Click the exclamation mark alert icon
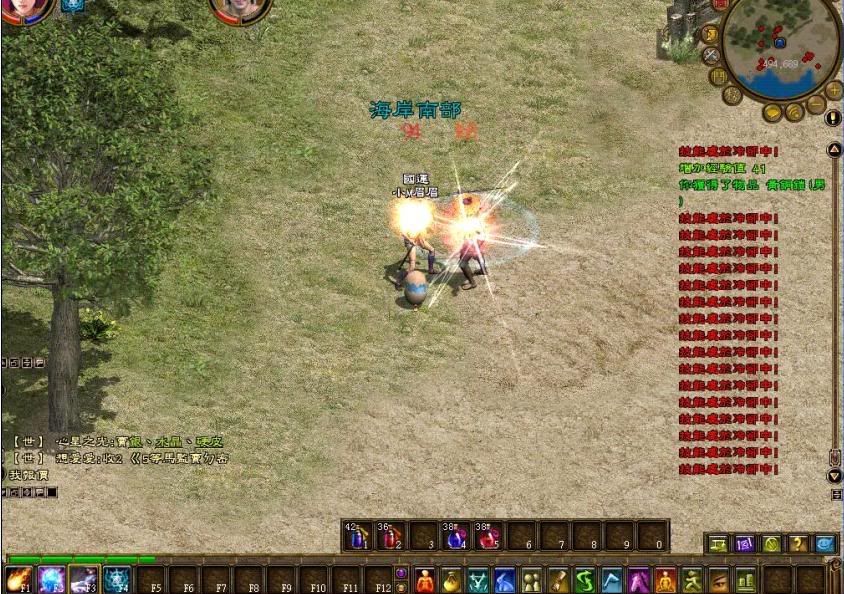Screen dimensions: 844x594 833,117
